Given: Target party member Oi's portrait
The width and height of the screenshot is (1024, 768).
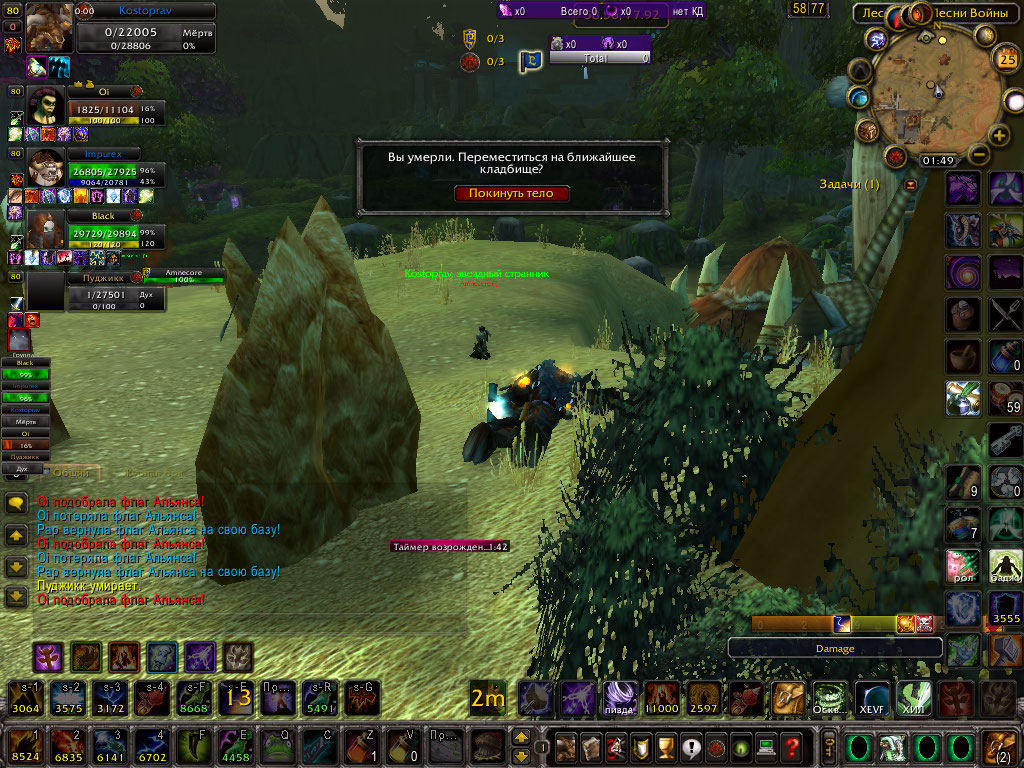Looking at the screenshot, I should click(x=47, y=106).
